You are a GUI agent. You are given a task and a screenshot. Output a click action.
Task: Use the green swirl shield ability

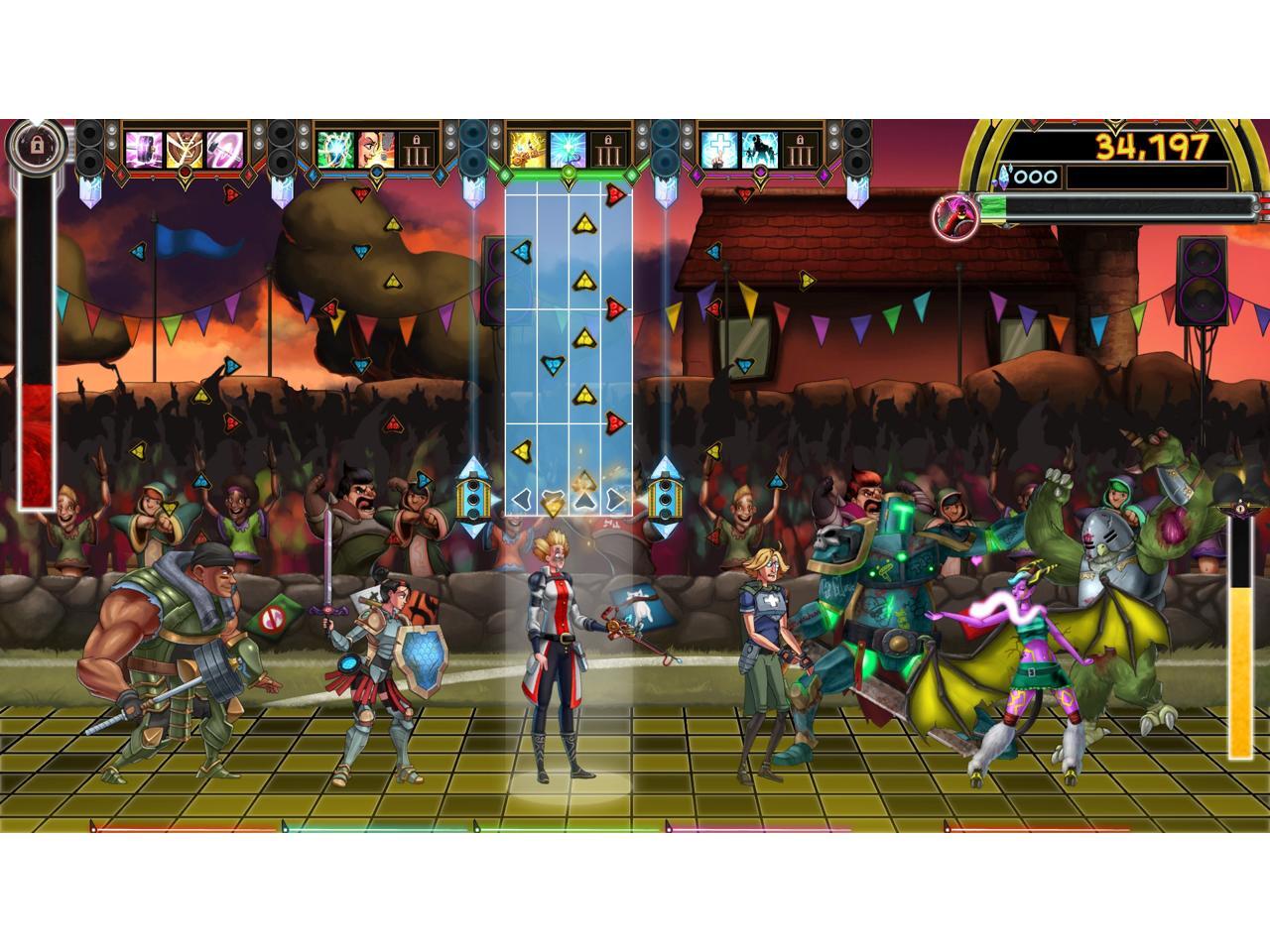[336, 149]
